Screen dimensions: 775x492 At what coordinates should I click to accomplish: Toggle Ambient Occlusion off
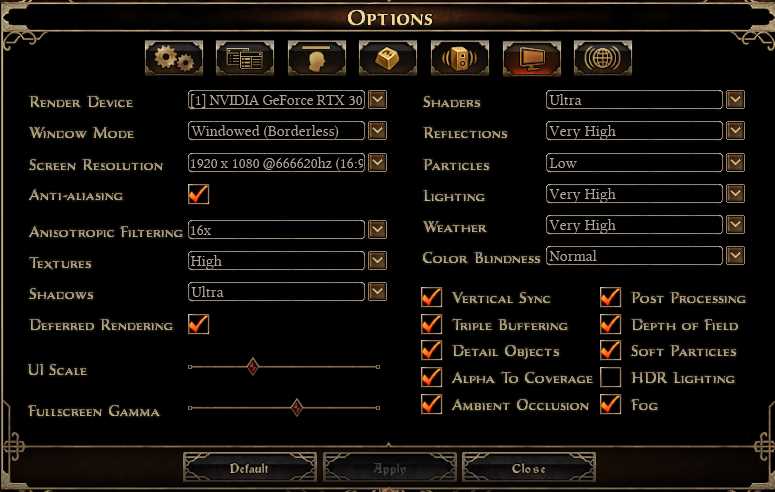(432, 404)
